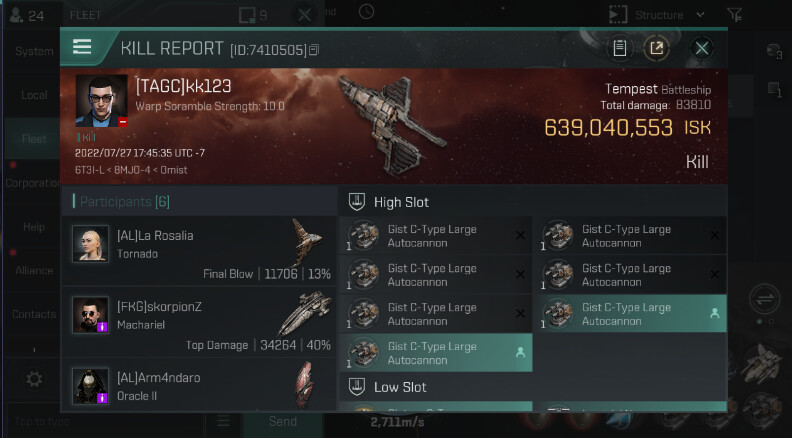Copy the kill report ID number
Image resolution: width=792 pixels, height=438 pixels.
coord(314,50)
